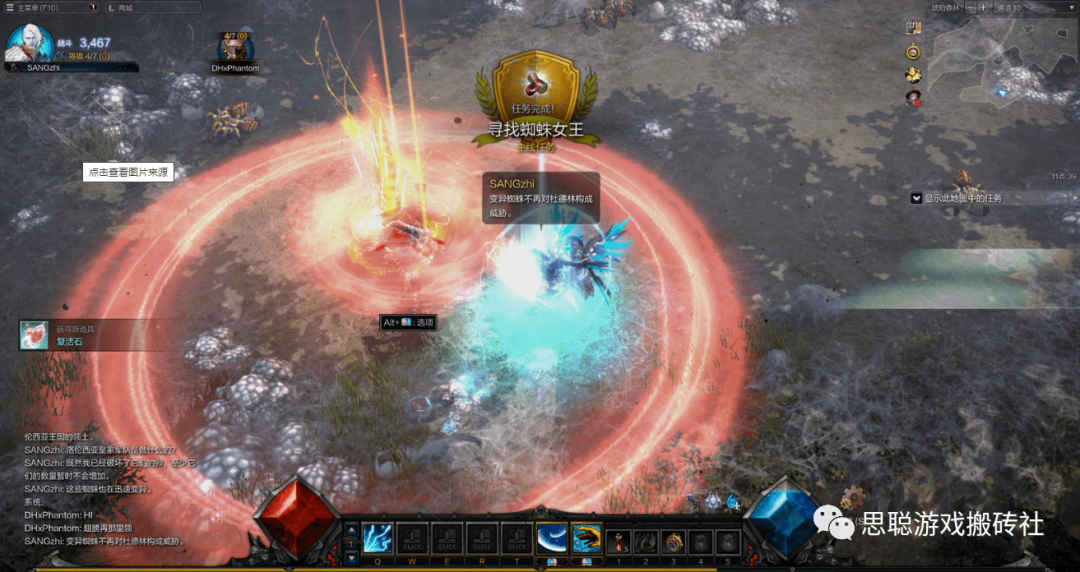Click party member DHxPhantom's portrait
This screenshot has width=1080, height=572.
235,48
